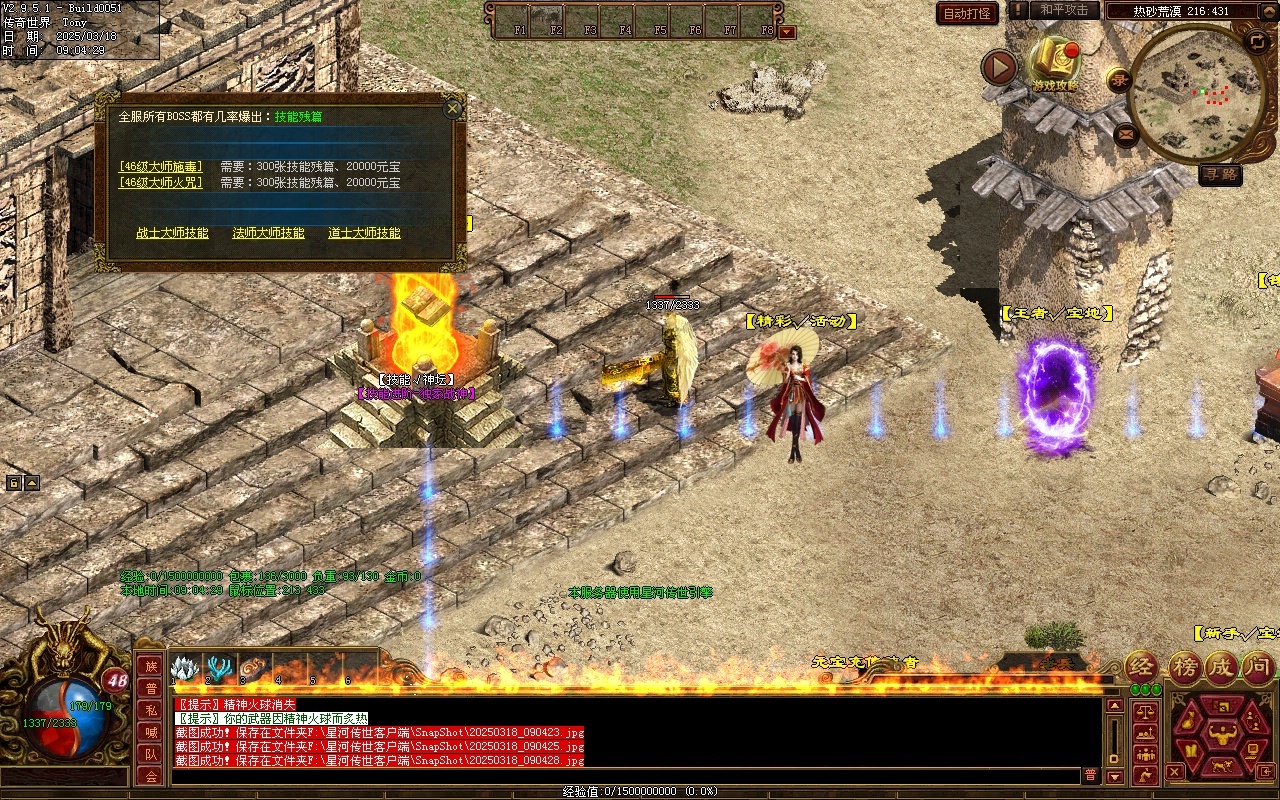Select the 私 private chat channel tab
The width and height of the screenshot is (1280, 800).
pos(150,710)
